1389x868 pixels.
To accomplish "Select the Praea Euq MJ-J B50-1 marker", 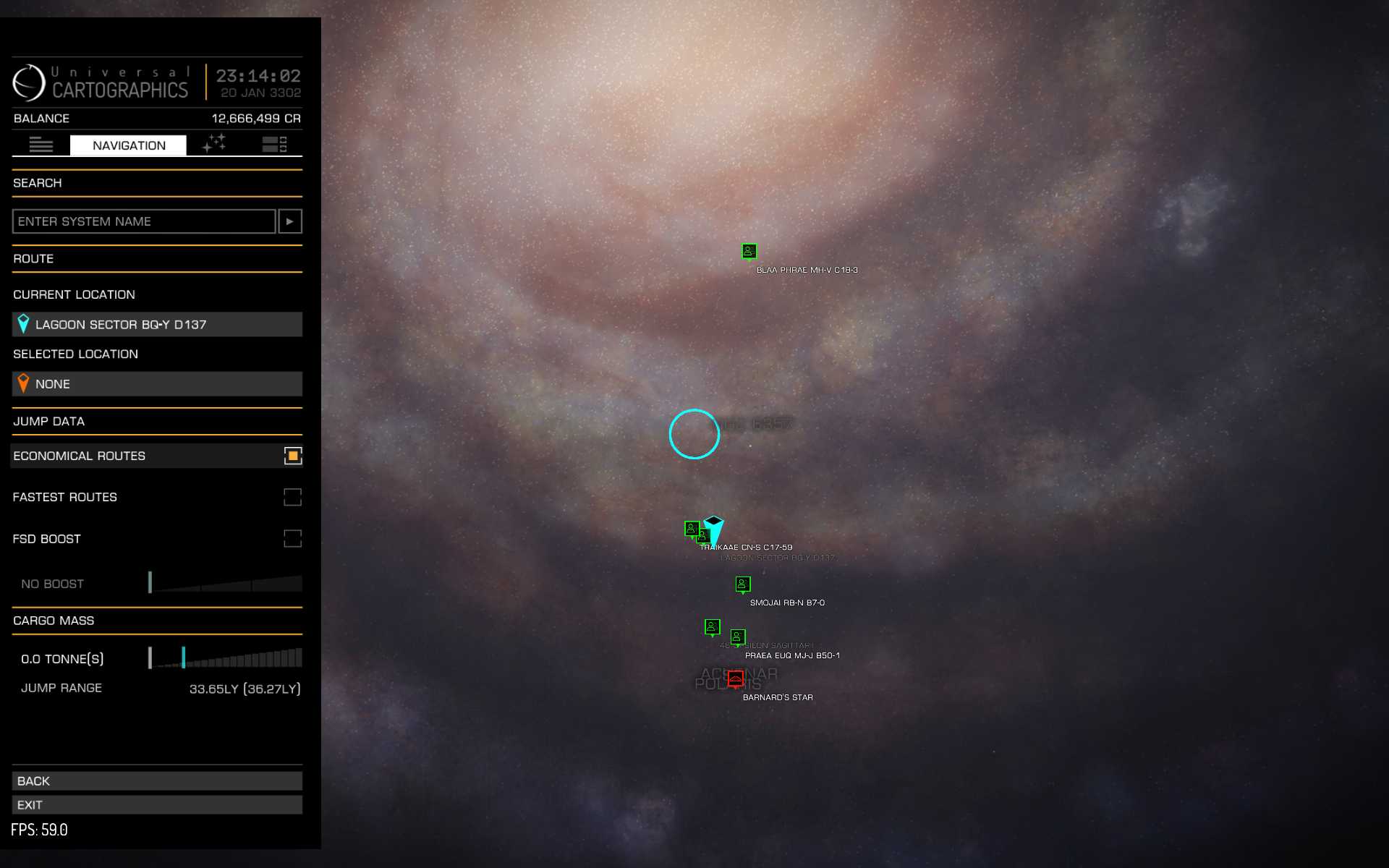I will click(x=738, y=637).
